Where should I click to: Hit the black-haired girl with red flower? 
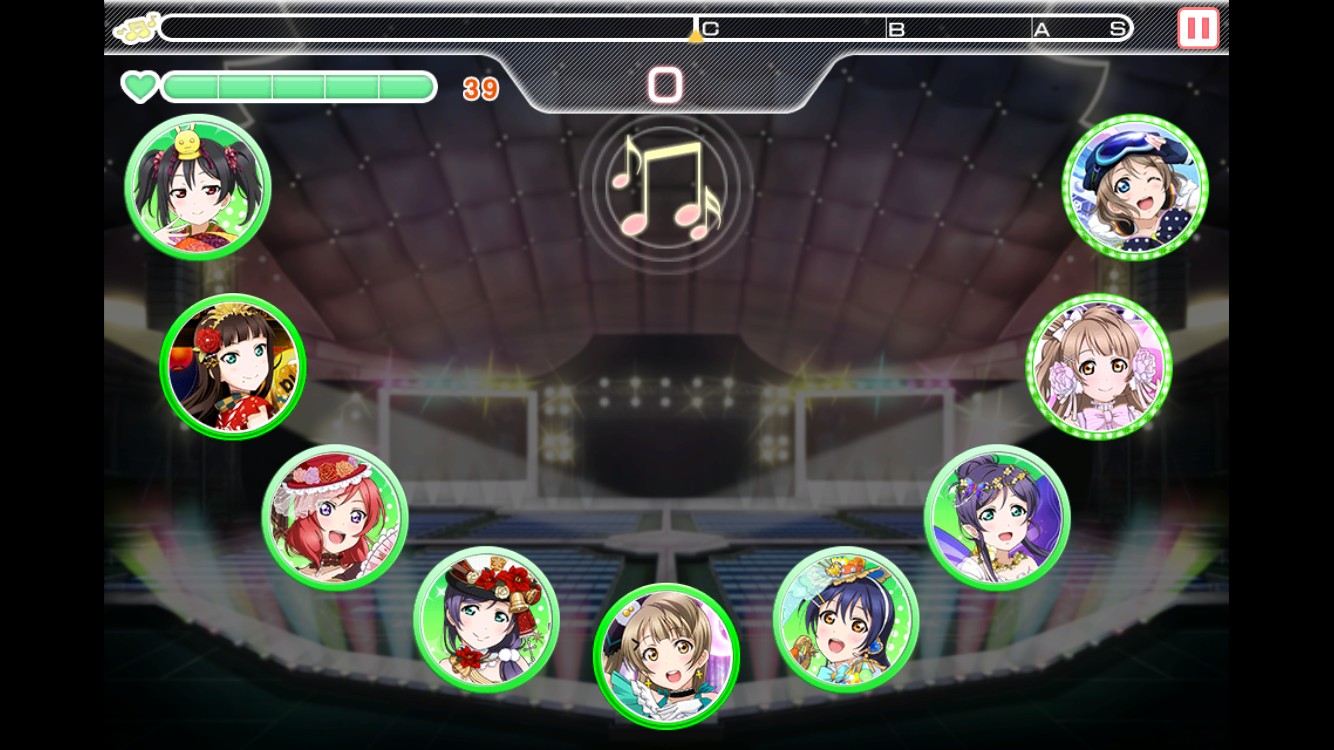(x=233, y=366)
